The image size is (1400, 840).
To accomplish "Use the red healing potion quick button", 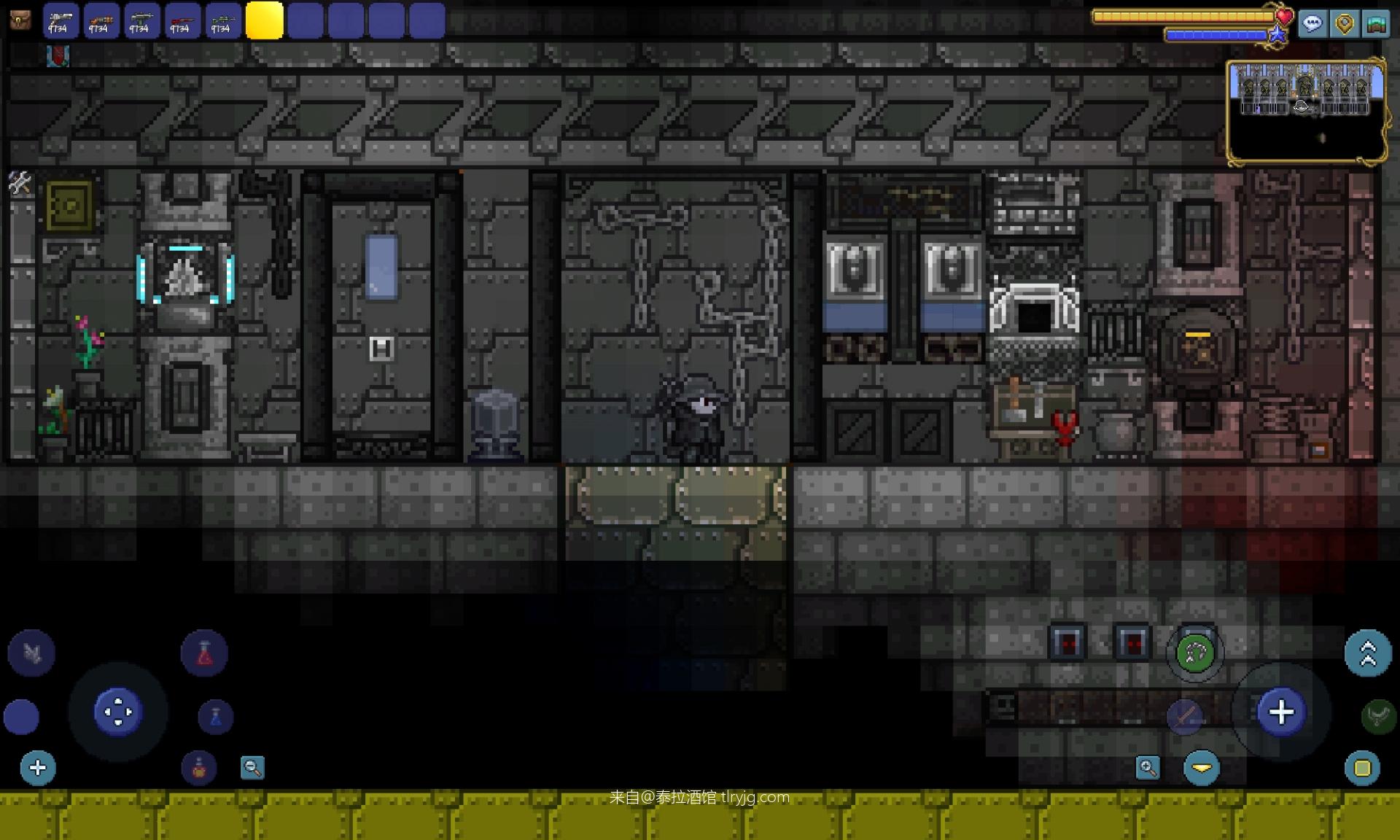I will [x=204, y=653].
